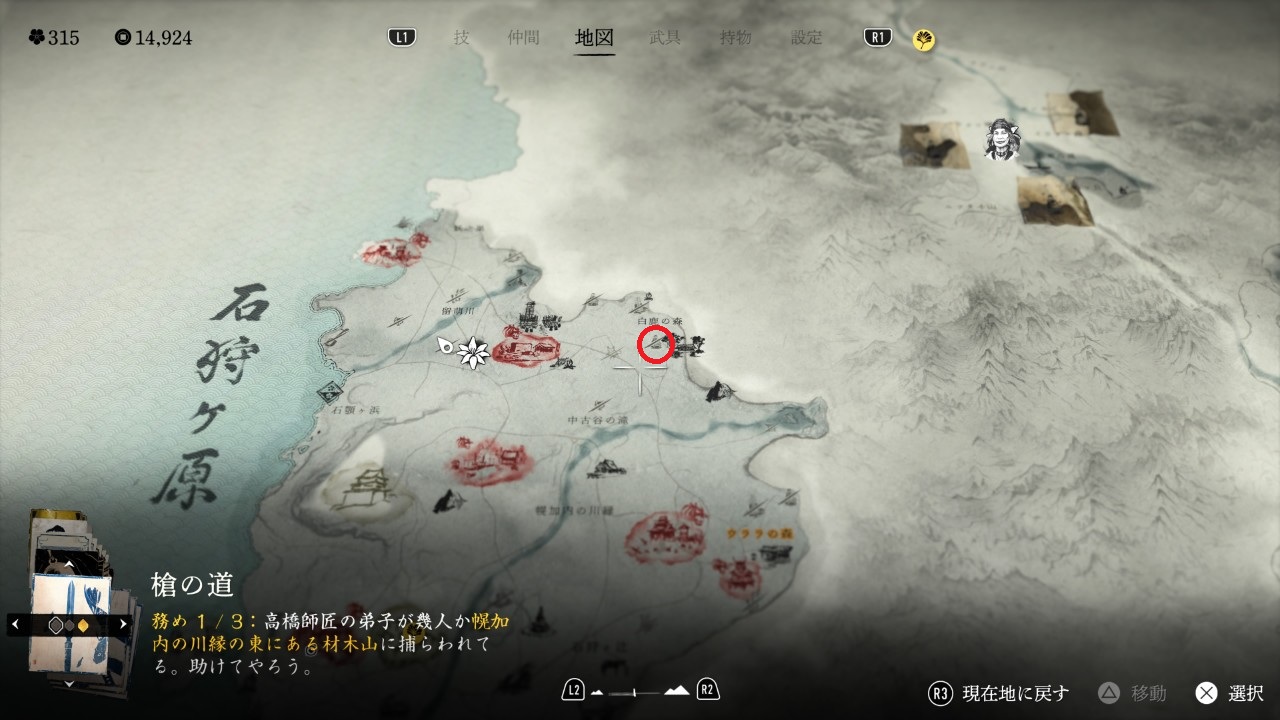Click the up arrow above the quest card
Viewport: 1280px width, 720px height.
coord(68,565)
